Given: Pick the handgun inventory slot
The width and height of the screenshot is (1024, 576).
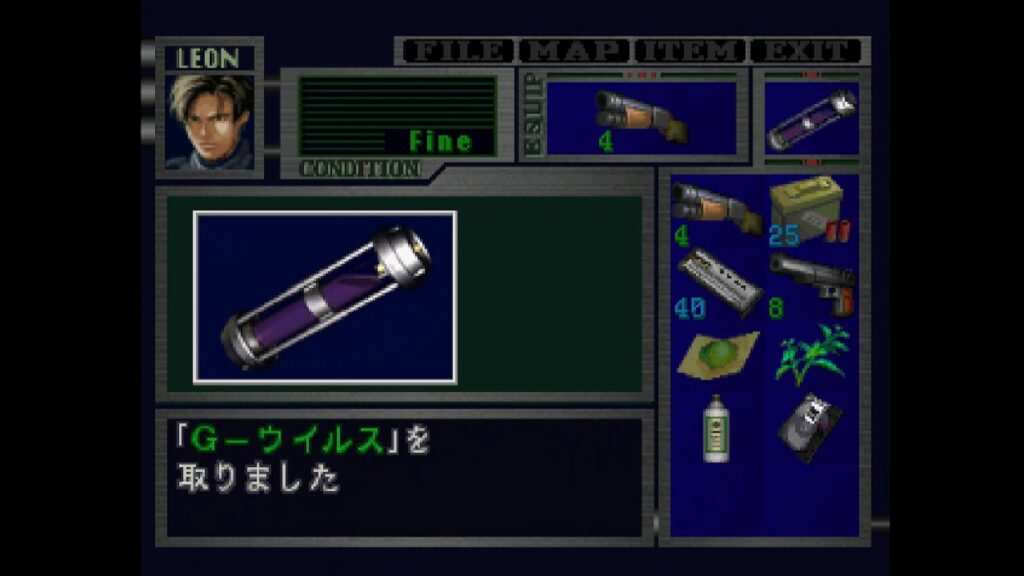Looking at the screenshot, I should (808, 283).
